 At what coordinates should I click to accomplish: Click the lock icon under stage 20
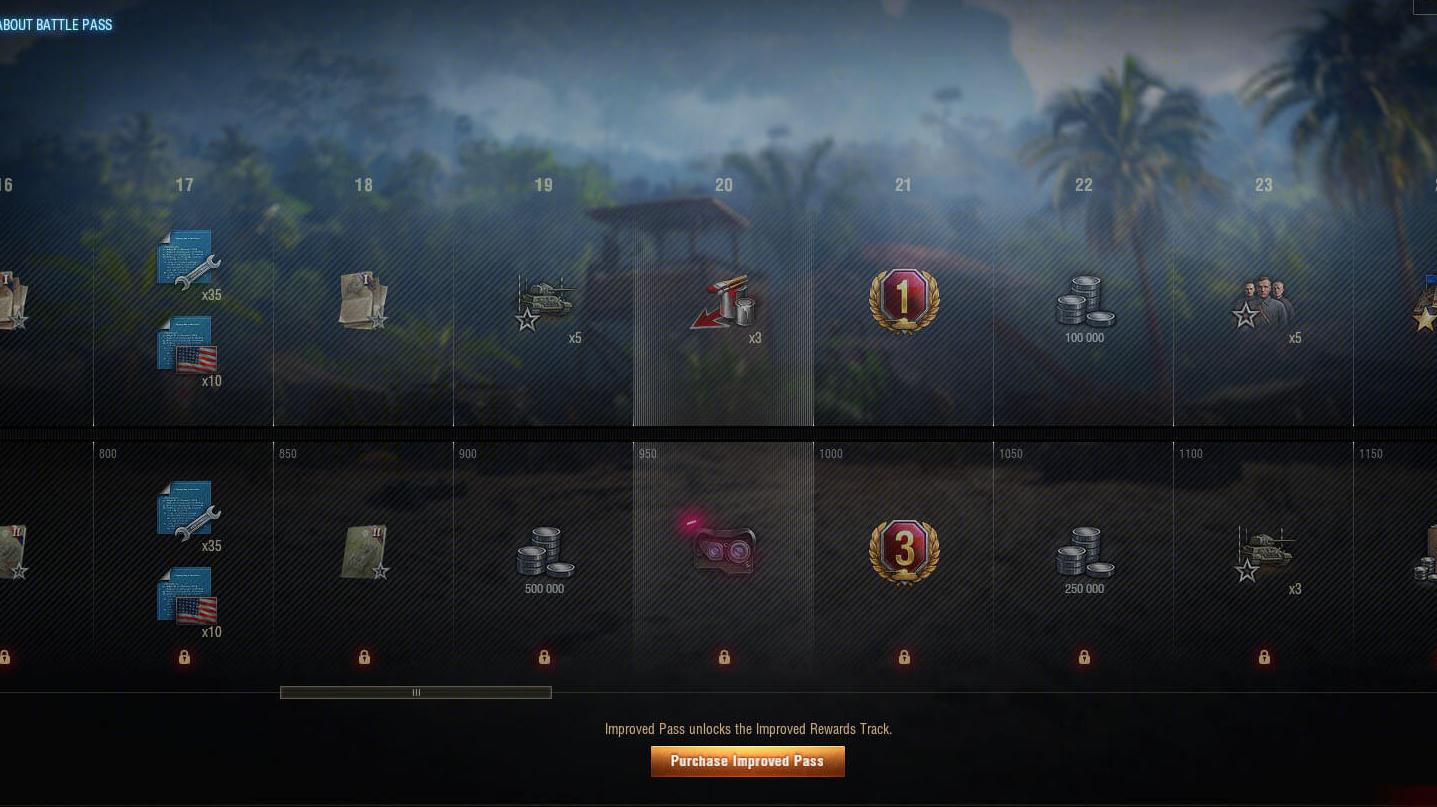(x=723, y=657)
